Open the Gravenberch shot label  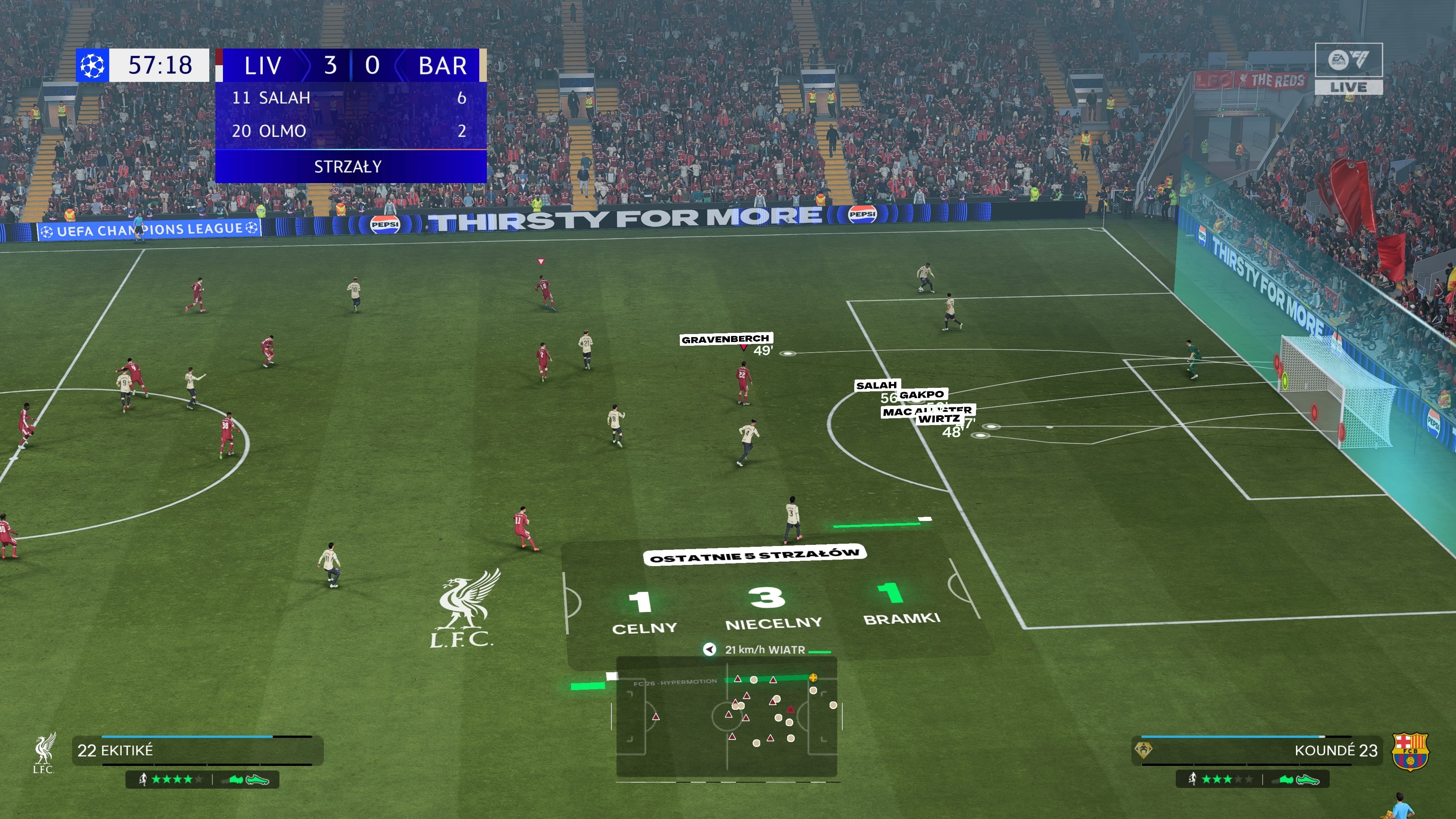[x=725, y=339]
